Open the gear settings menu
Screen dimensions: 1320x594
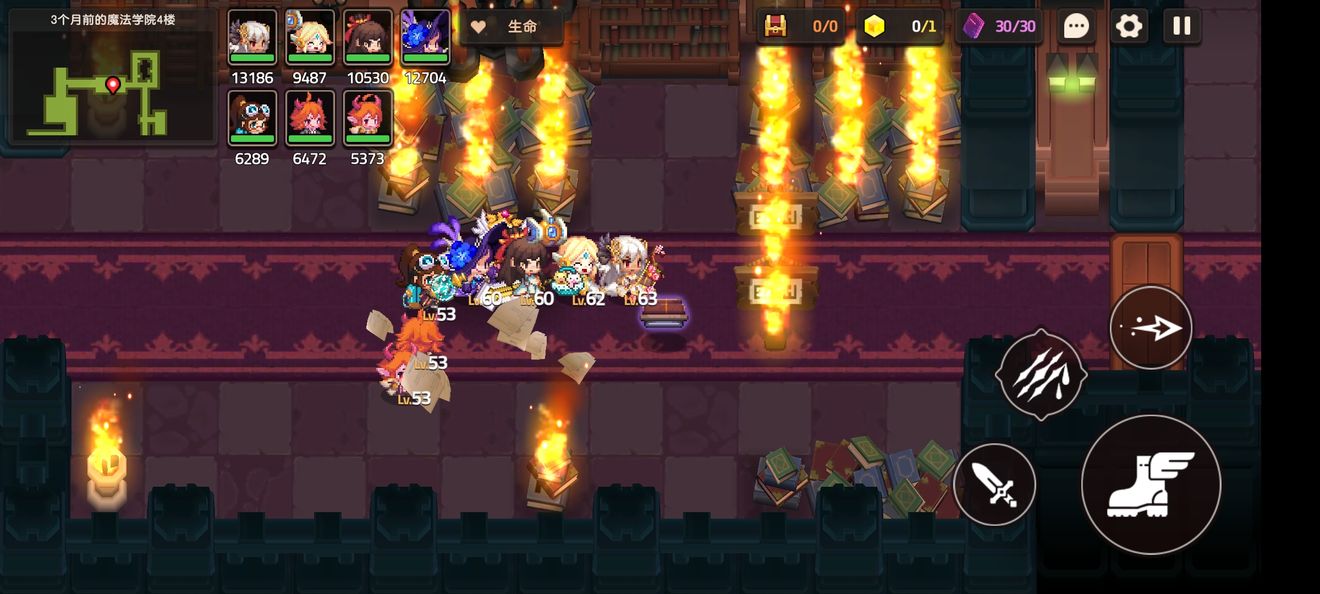point(1129,26)
